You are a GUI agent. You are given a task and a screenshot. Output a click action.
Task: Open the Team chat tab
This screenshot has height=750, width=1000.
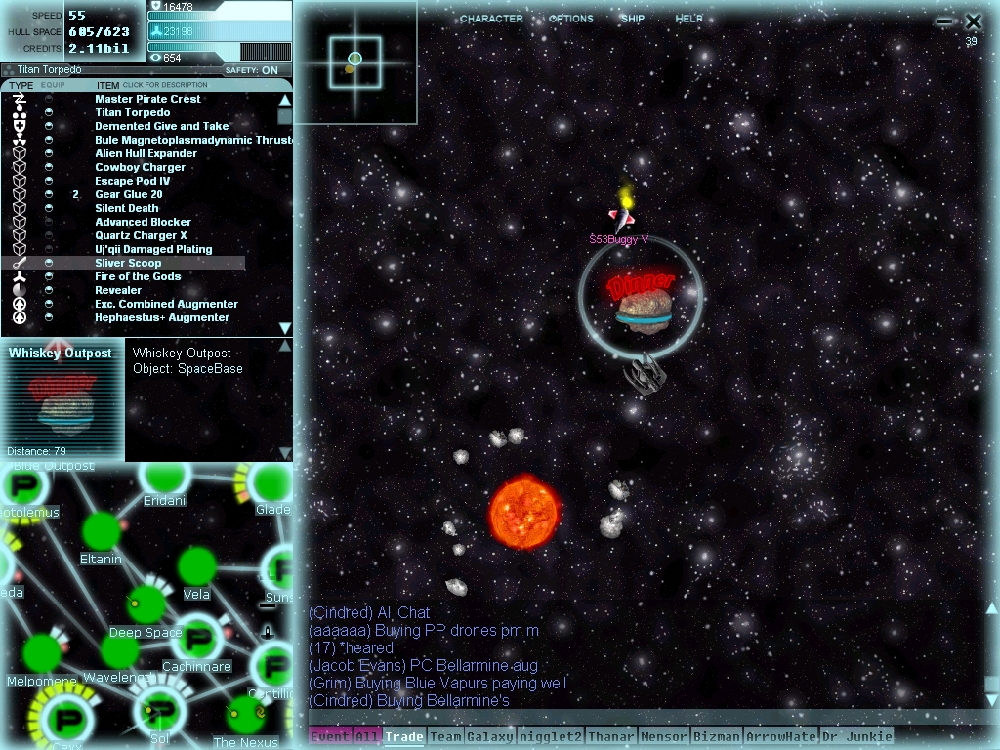(445, 737)
